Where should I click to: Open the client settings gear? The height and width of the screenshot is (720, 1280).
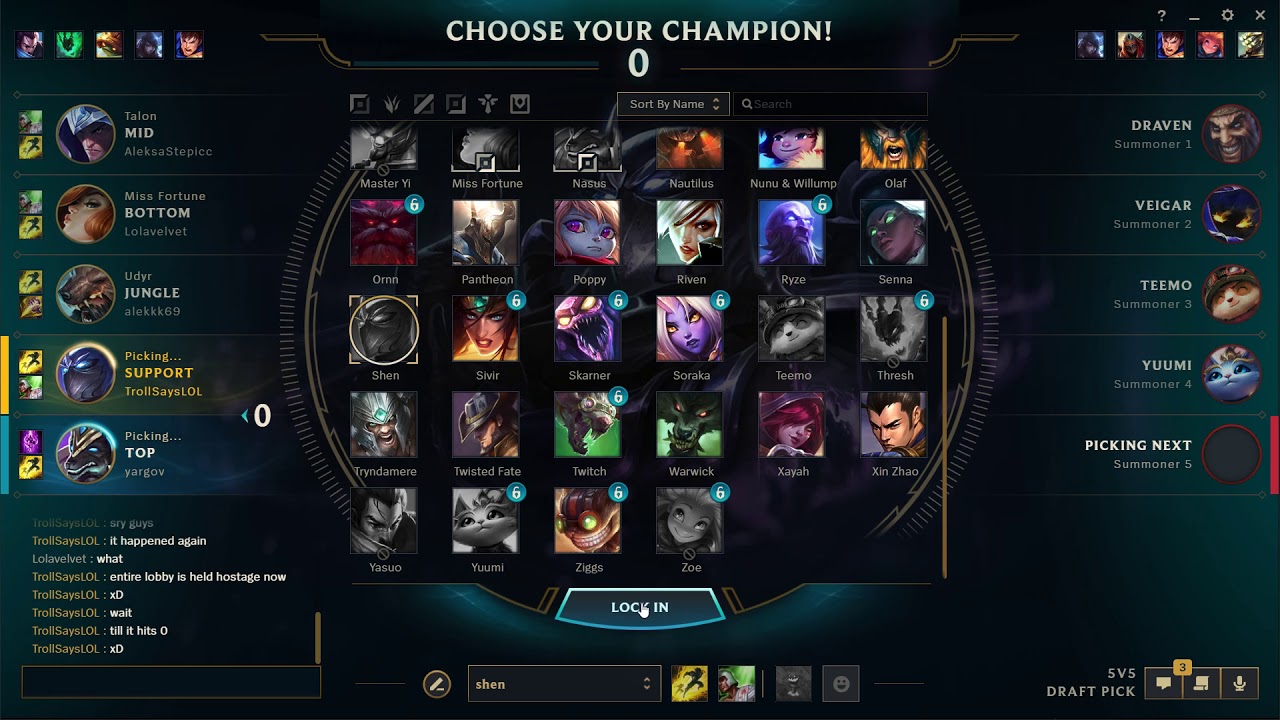(1227, 15)
